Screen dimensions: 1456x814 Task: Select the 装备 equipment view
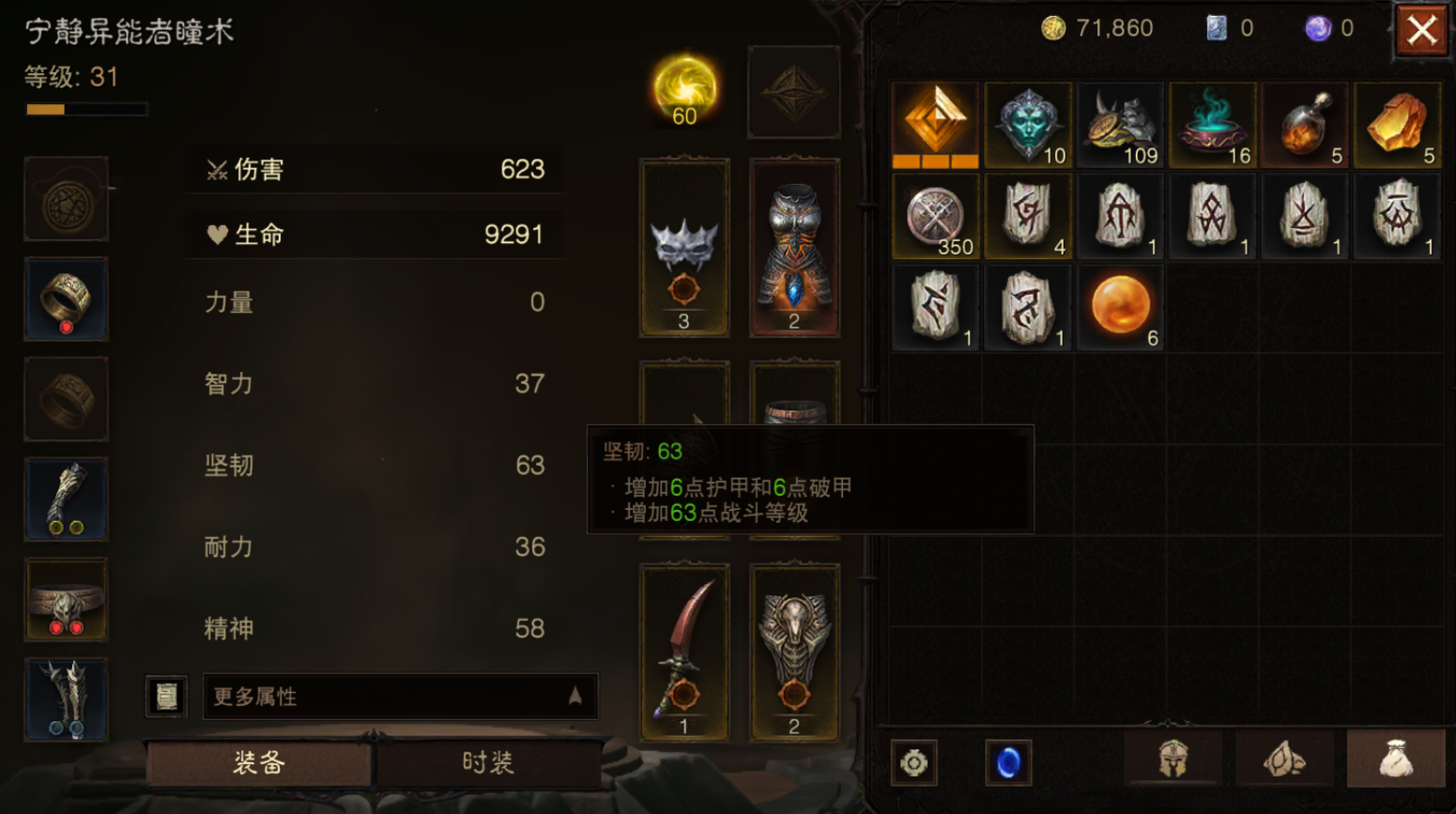pos(257,763)
